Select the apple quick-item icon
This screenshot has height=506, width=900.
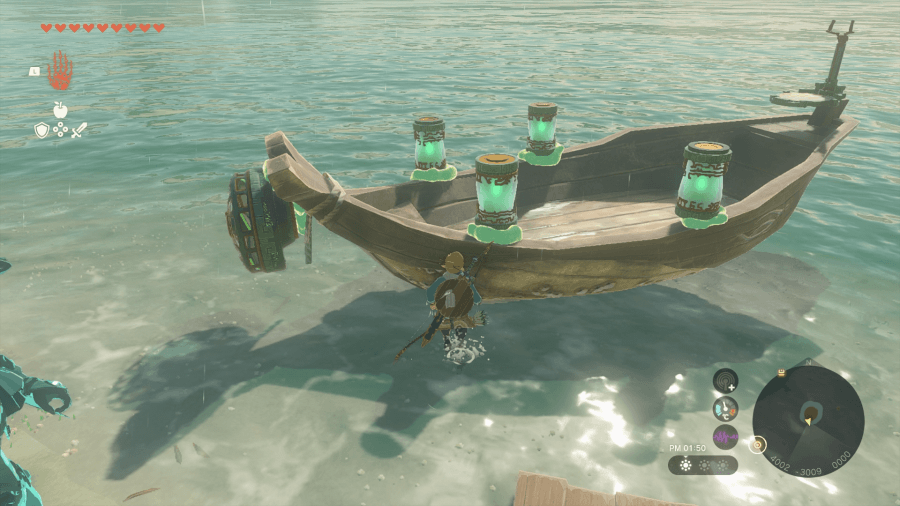coord(60,110)
